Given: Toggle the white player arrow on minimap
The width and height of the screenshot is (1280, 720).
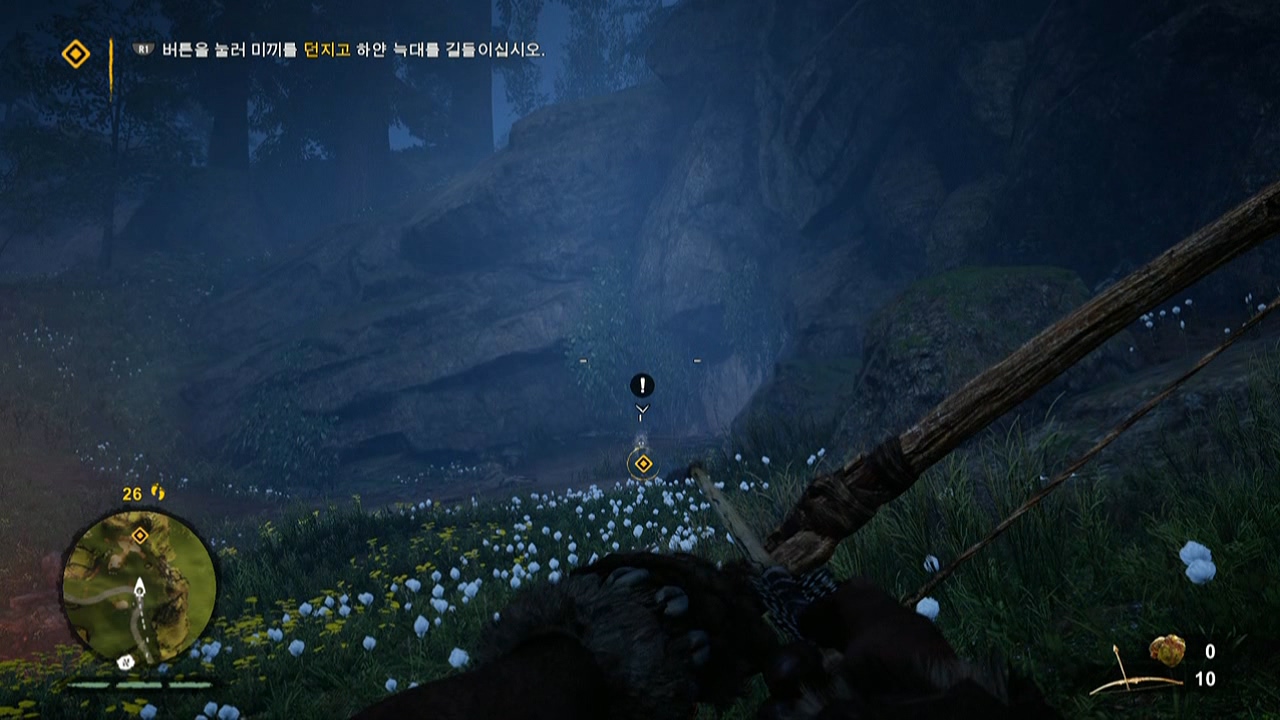Looking at the screenshot, I should click(x=140, y=587).
